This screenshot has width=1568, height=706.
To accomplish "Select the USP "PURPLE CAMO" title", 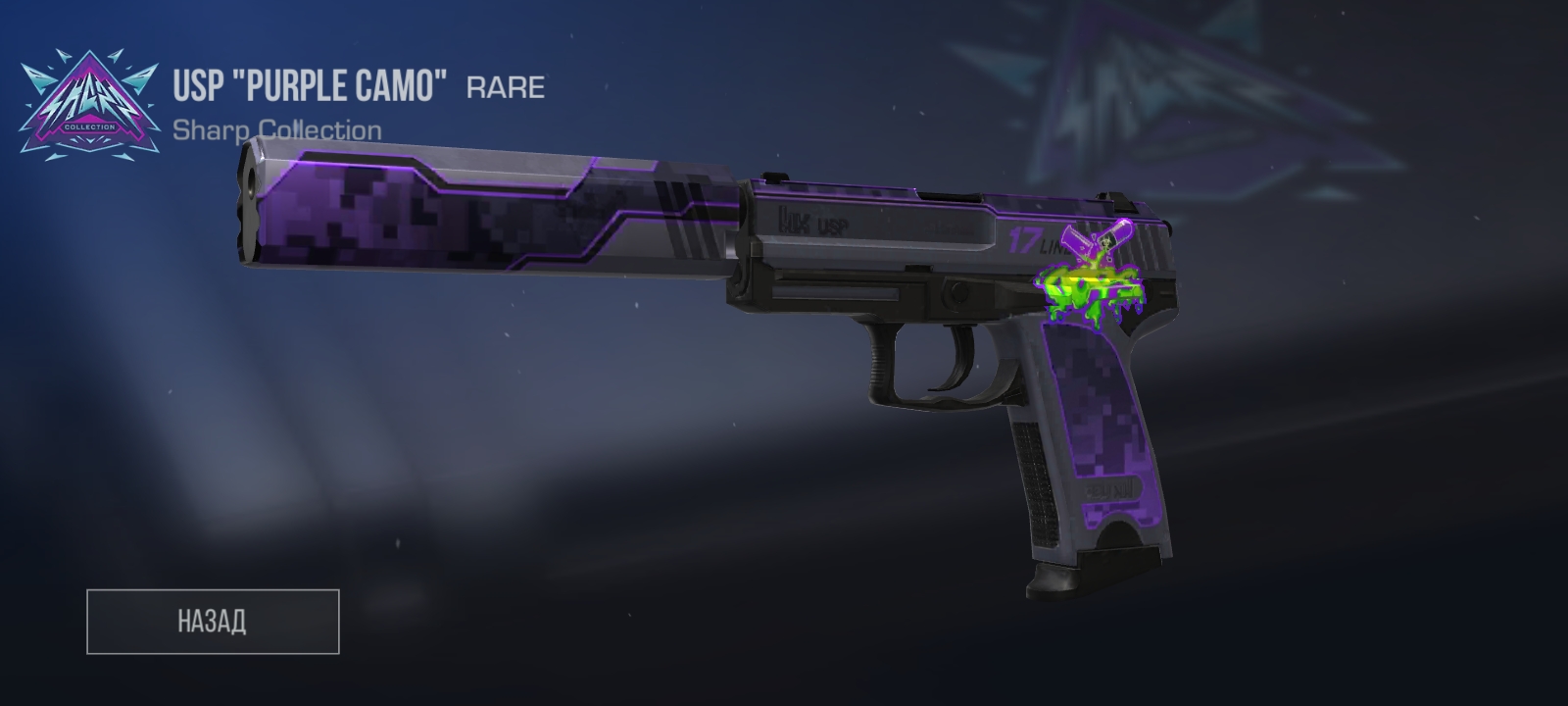I will point(309,86).
